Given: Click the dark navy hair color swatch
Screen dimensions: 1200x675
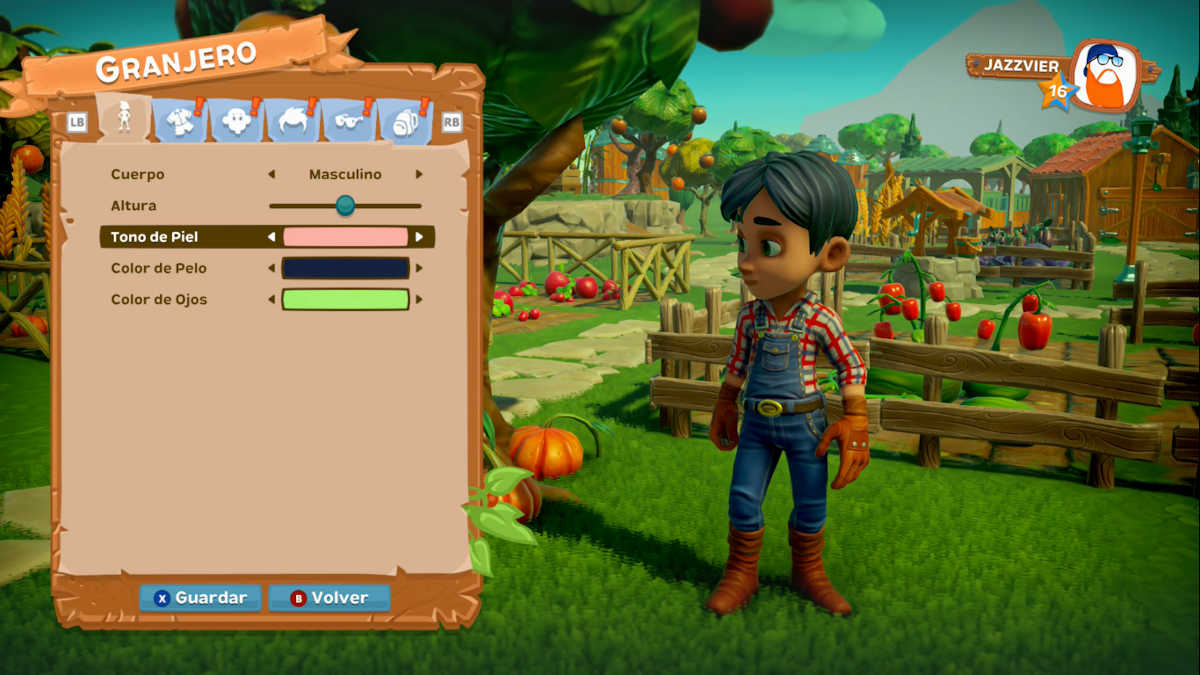Looking at the screenshot, I should point(345,268).
